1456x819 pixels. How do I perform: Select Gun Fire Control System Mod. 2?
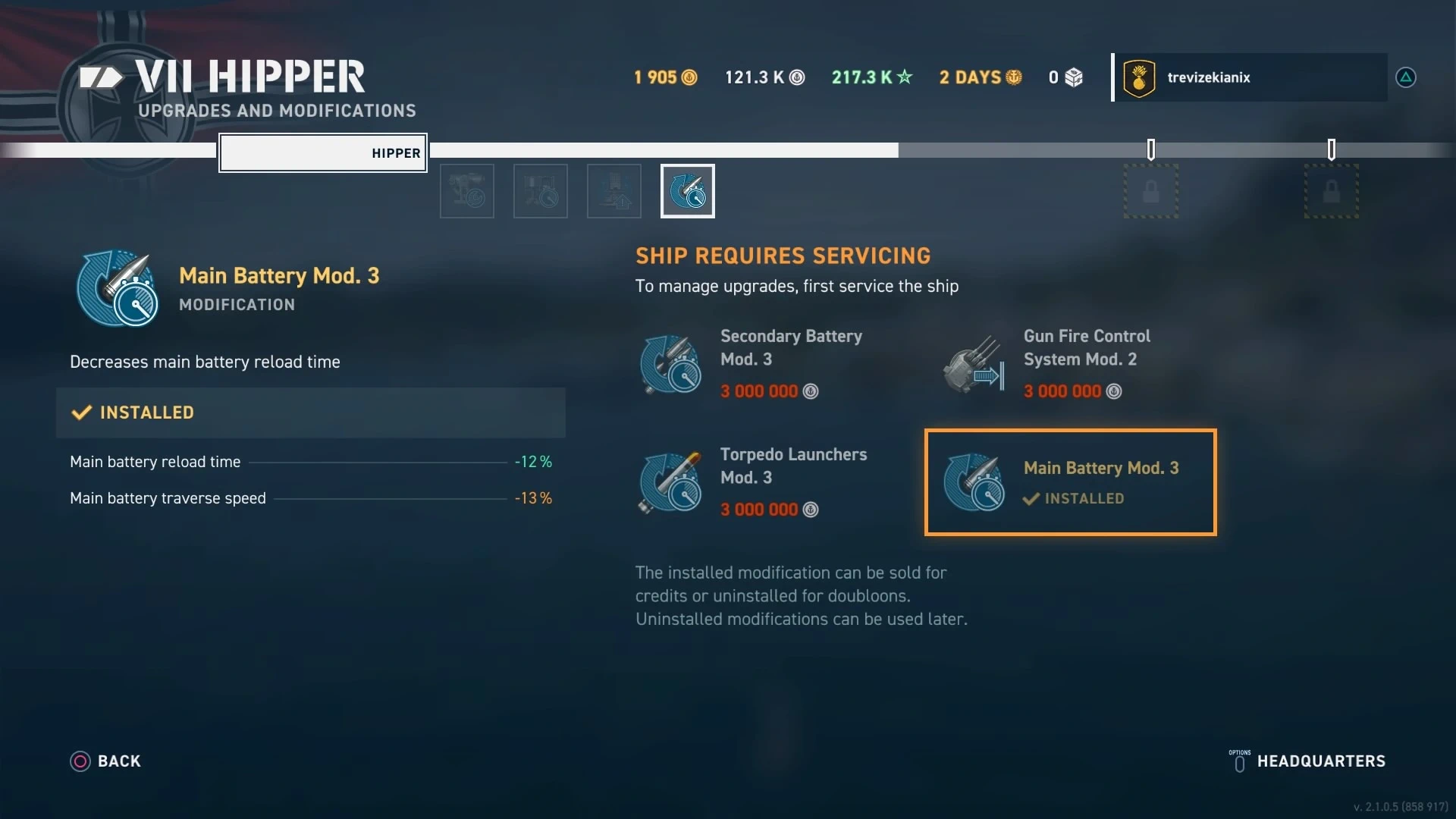[1069, 364]
